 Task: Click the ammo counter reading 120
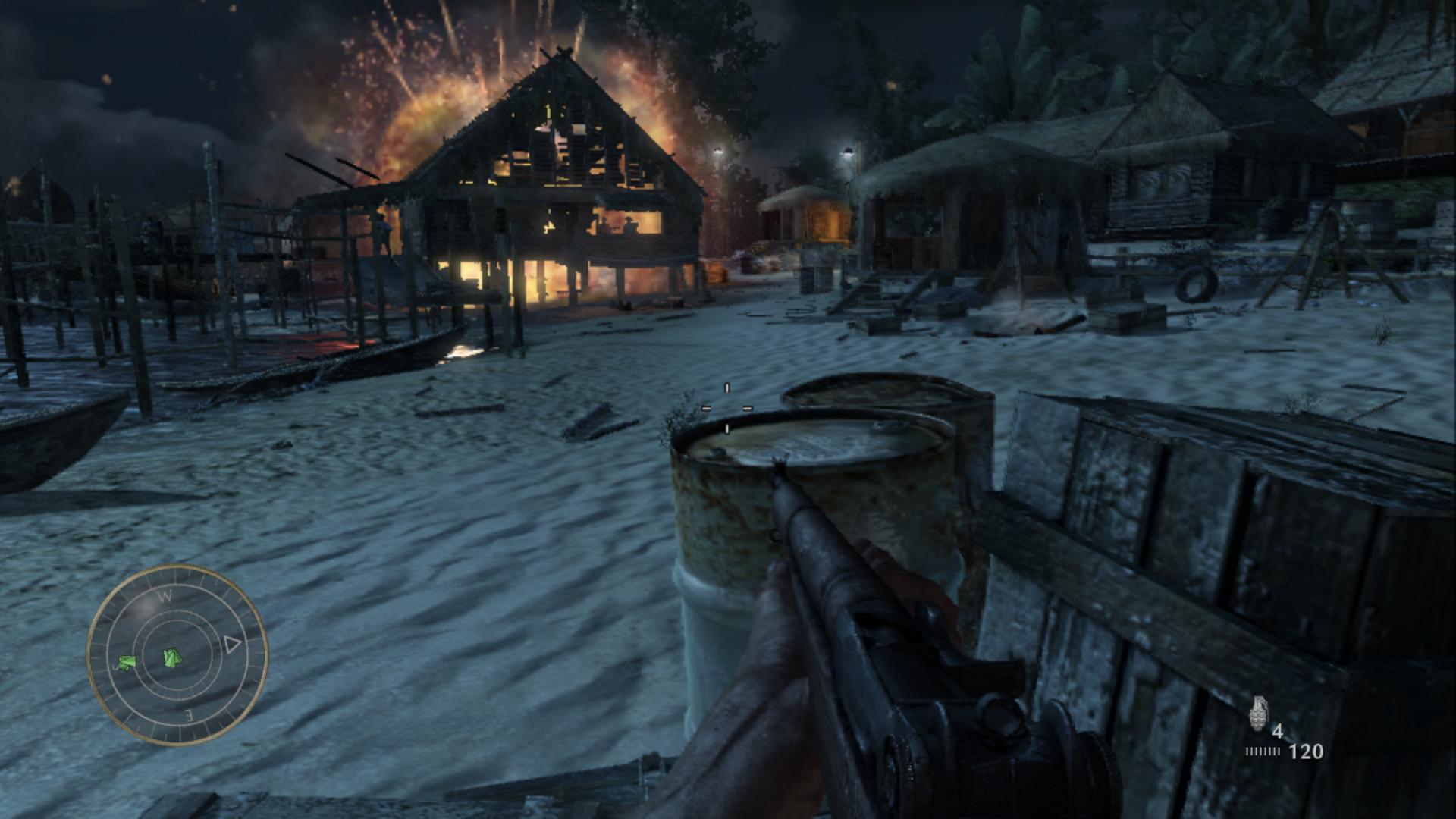pos(1305,751)
